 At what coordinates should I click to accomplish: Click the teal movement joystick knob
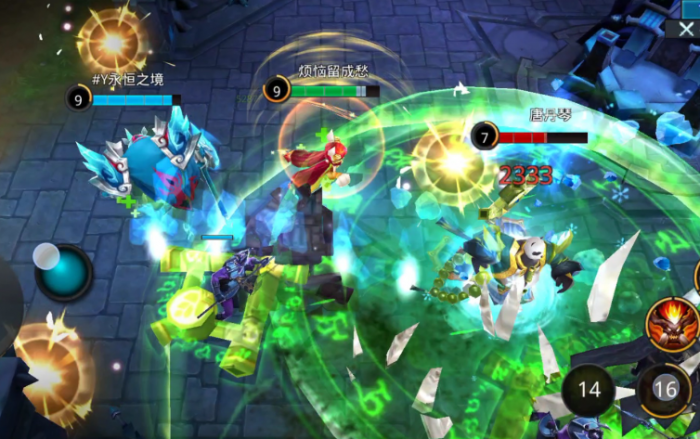(x=66, y=272)
